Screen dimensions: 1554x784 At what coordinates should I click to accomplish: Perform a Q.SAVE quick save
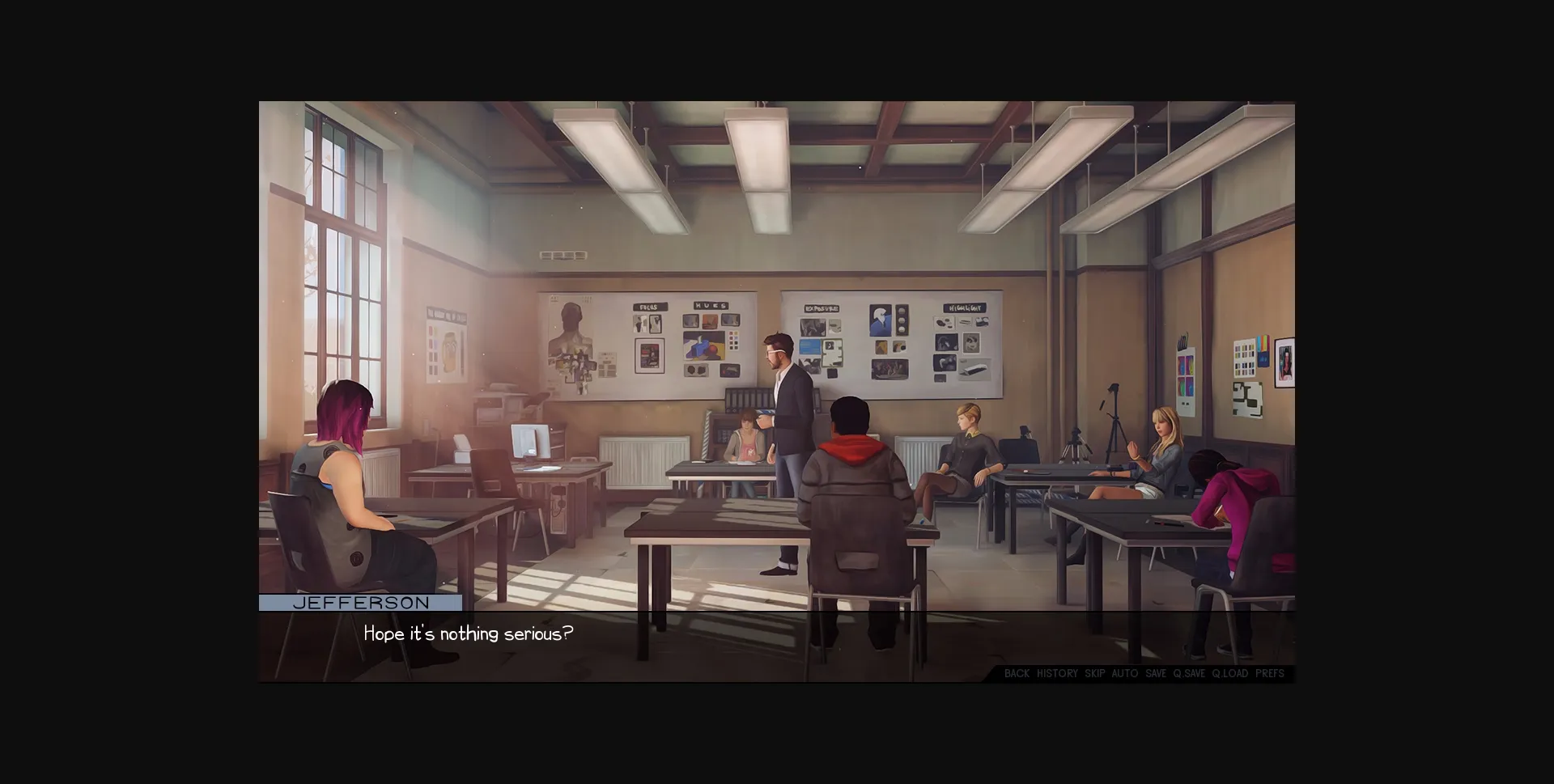1188,673
